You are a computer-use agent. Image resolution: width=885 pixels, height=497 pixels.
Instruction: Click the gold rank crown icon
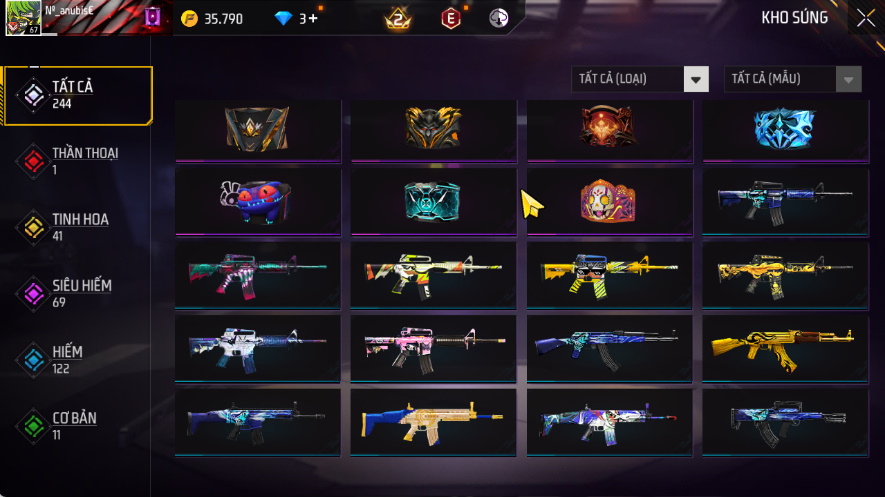click(x=398, y=18)
